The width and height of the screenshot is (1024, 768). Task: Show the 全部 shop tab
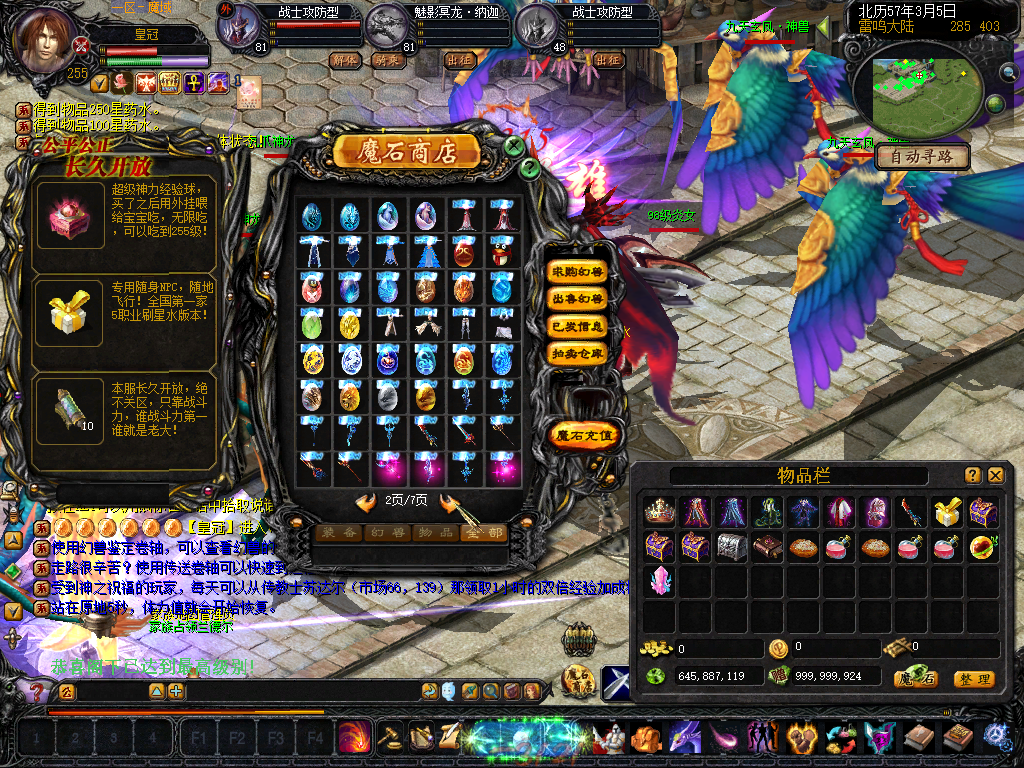[482, 533]
